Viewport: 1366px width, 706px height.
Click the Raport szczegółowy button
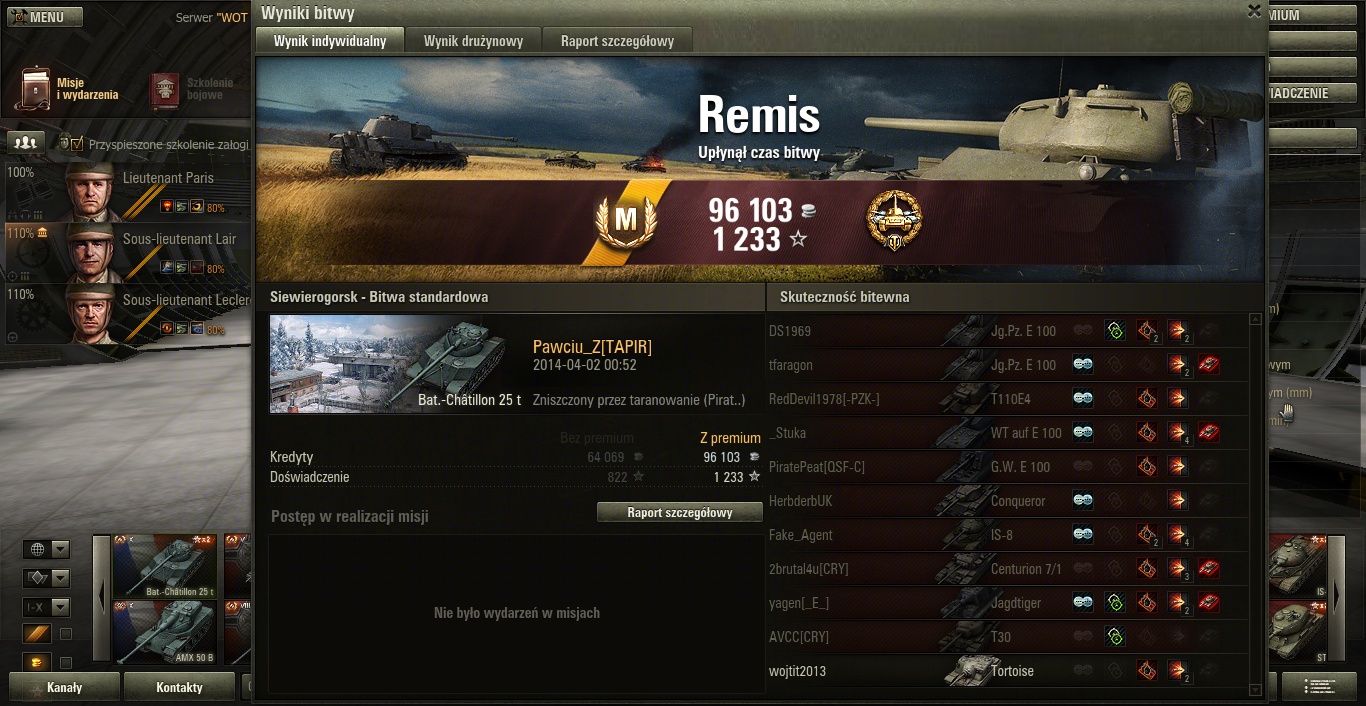tap(680, 513)
